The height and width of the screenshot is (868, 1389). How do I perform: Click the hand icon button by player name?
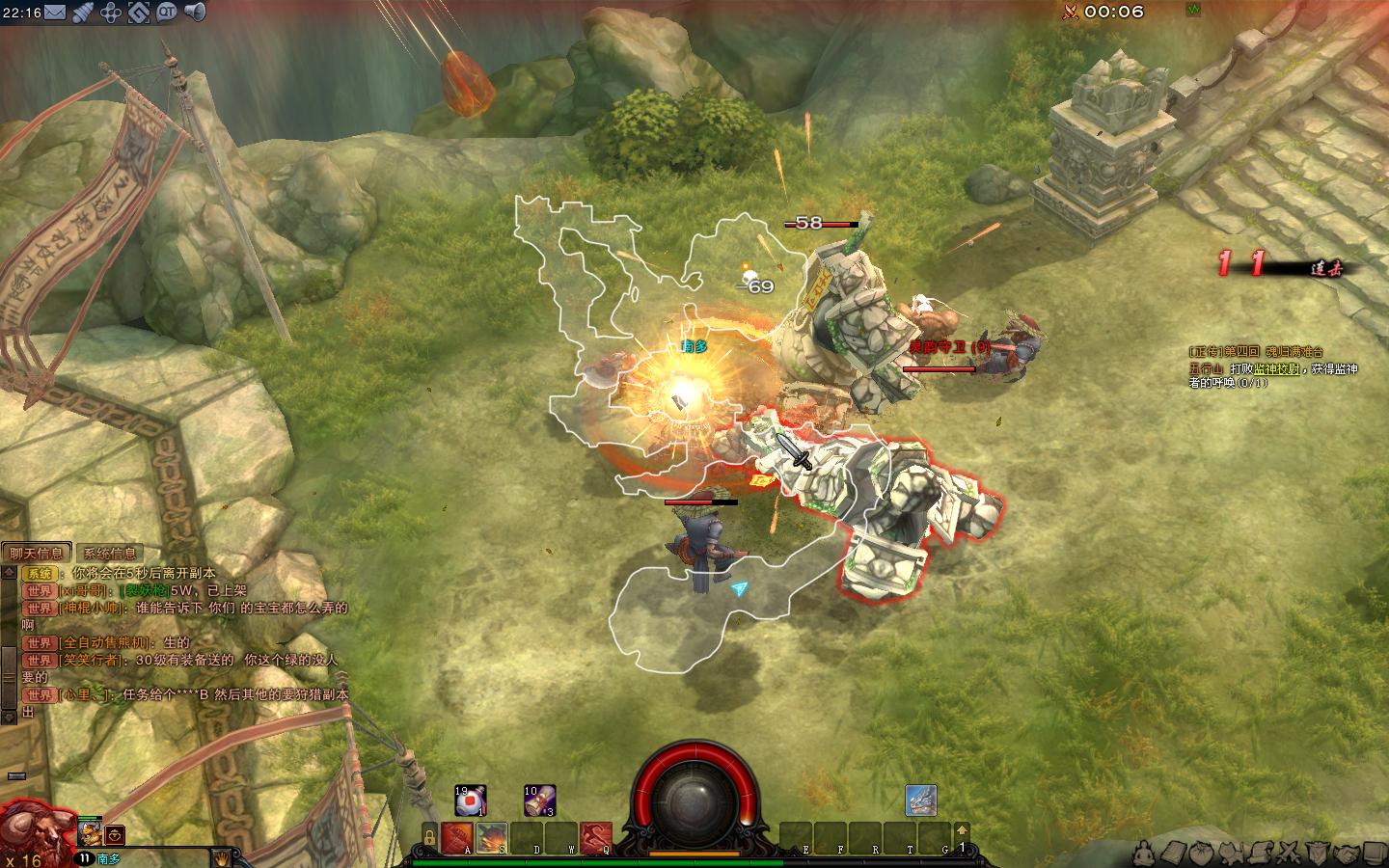[221, 857]
